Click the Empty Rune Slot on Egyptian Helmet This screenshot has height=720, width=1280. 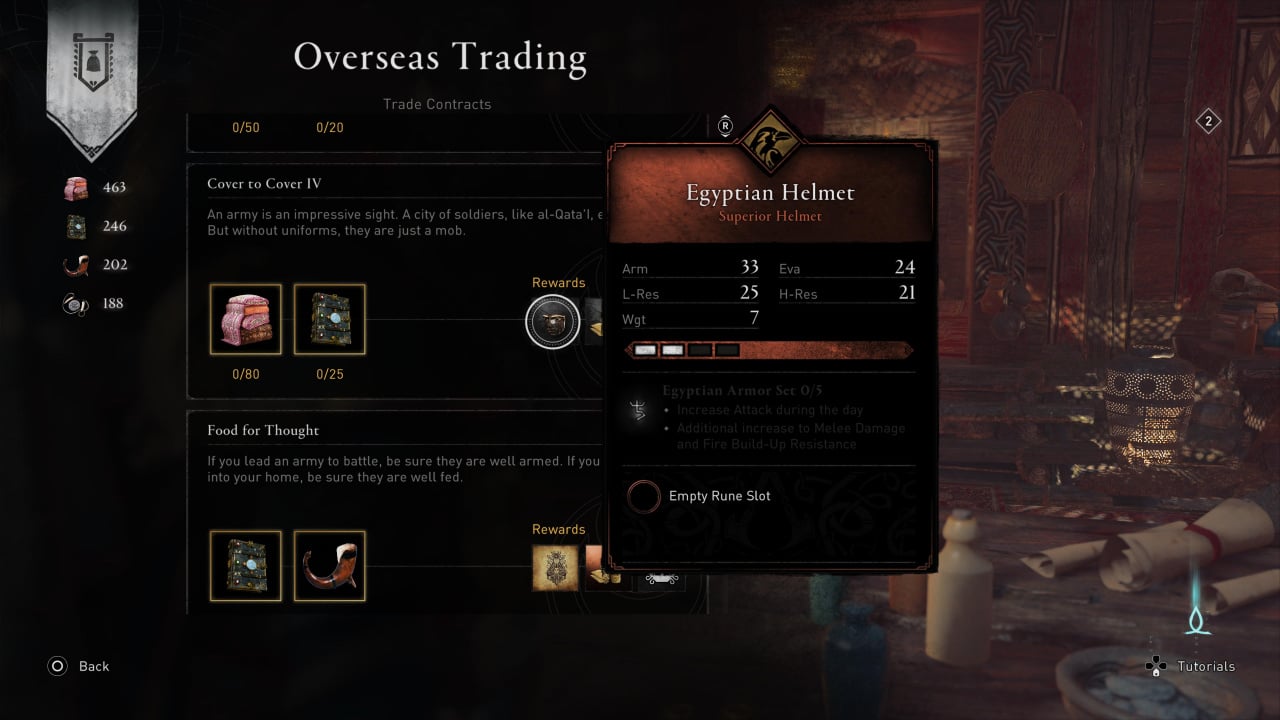[644, 496]
